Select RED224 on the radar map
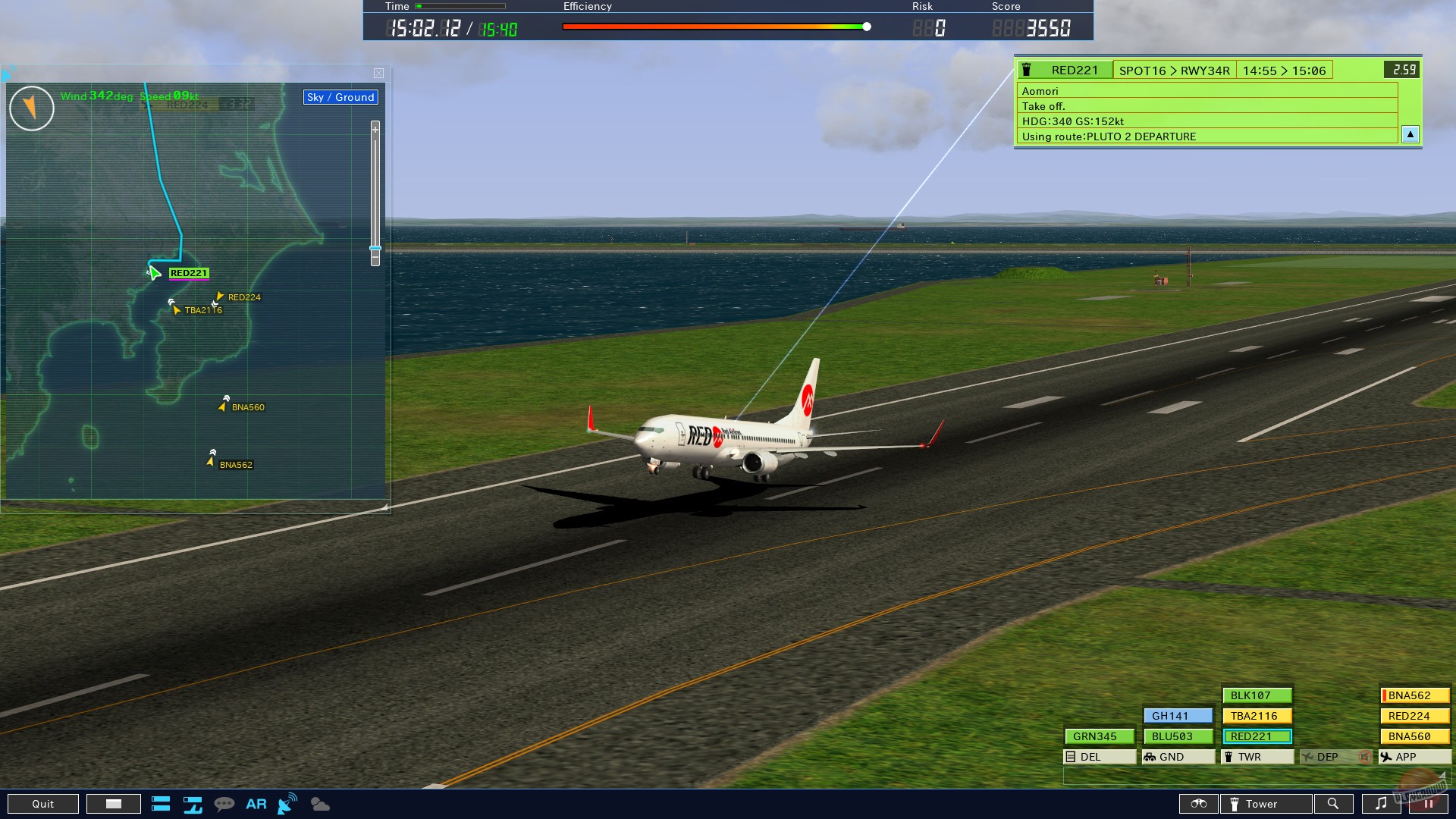This screenshot has height=819, width=1456. click(x=244, y=297)
